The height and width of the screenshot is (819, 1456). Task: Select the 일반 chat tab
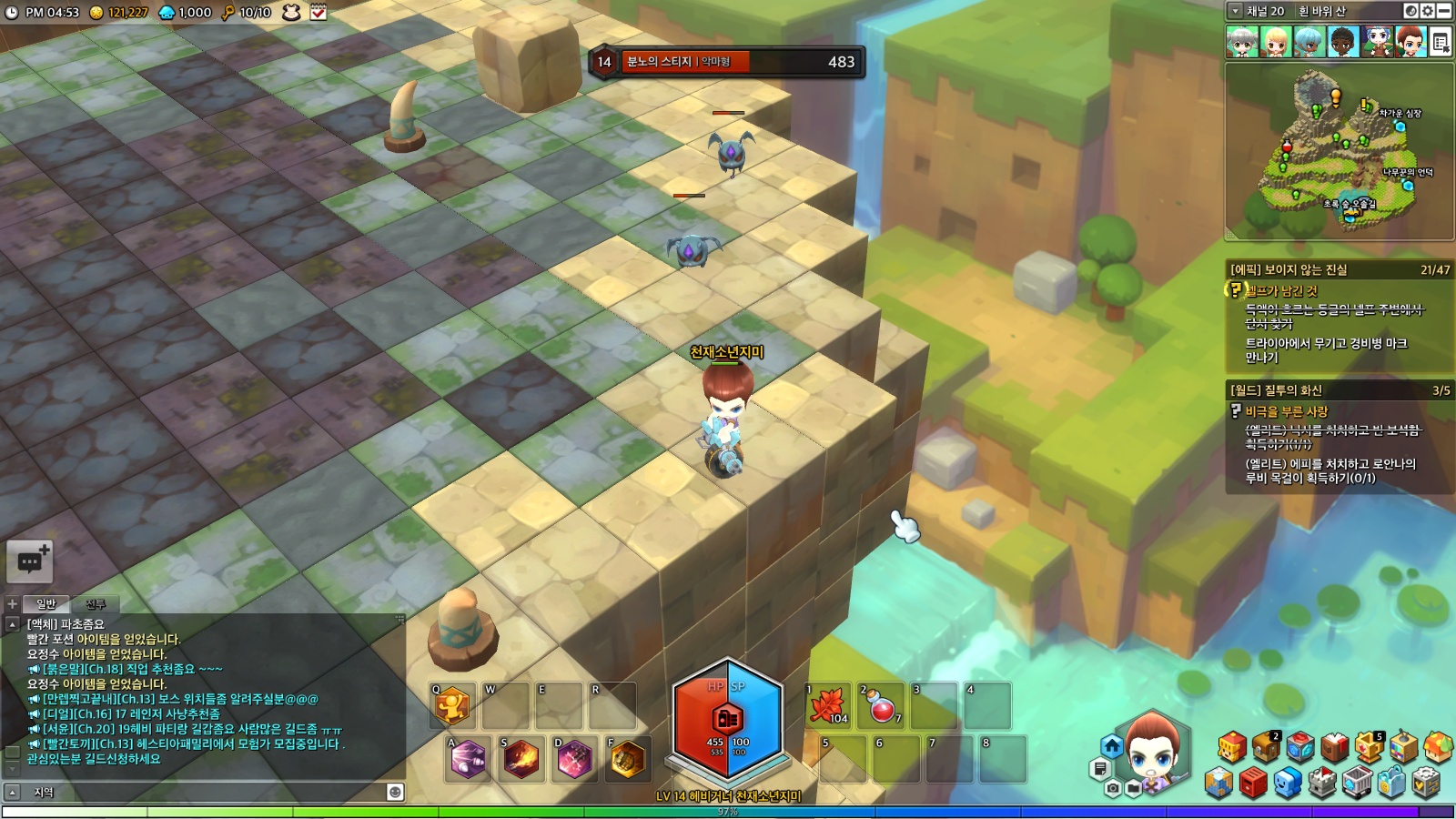45,604
